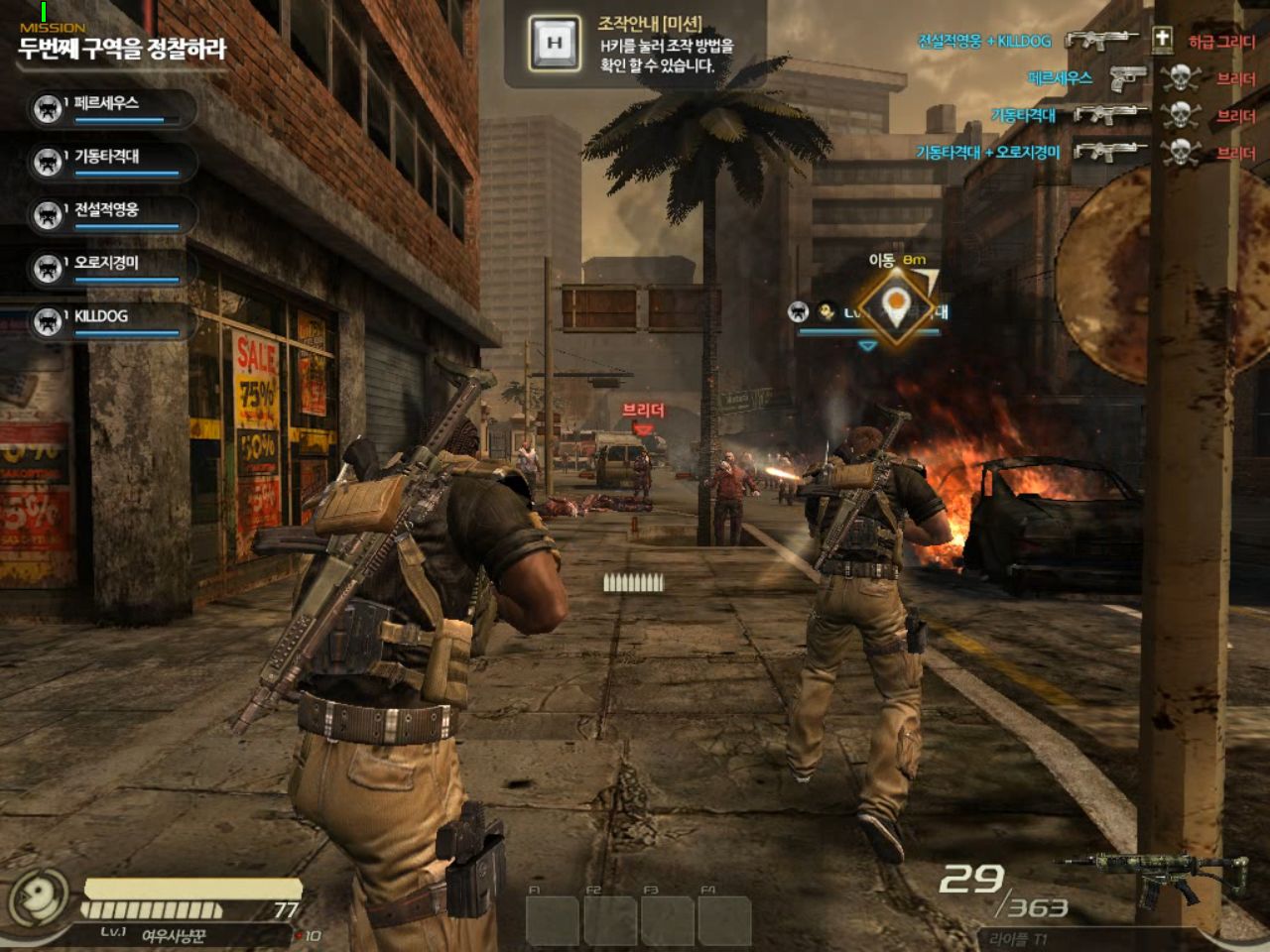Choose 전설적영웅 from the squad list
This screenshot has height=952, width=1270.
click(x=107, y=213)
